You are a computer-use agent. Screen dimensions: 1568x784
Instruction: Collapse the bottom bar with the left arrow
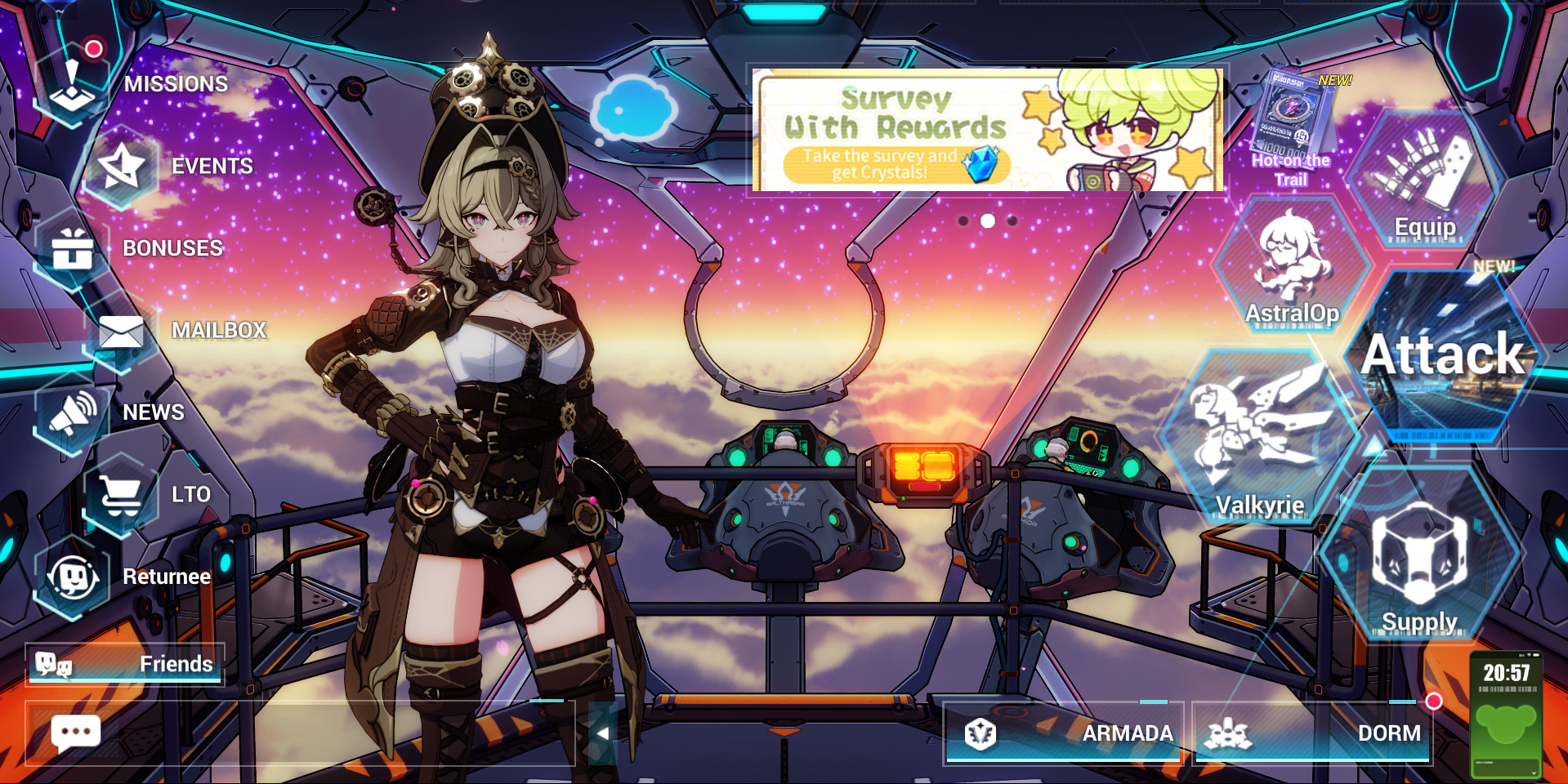(x=602, y=734)
